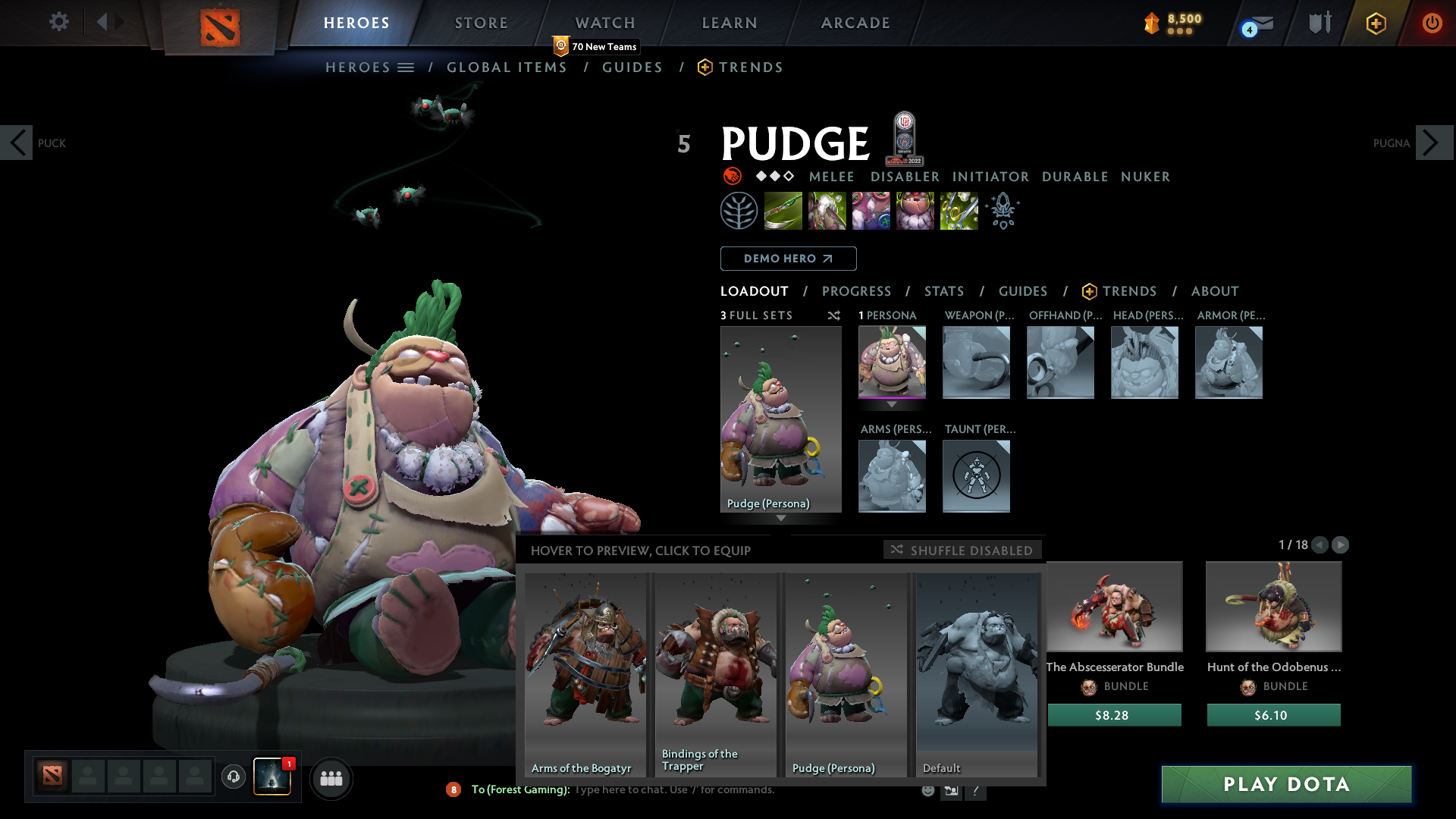This screenshot has height=819, width=1456.
Task: Switch to the Store tab
Action: click(482, 23)
